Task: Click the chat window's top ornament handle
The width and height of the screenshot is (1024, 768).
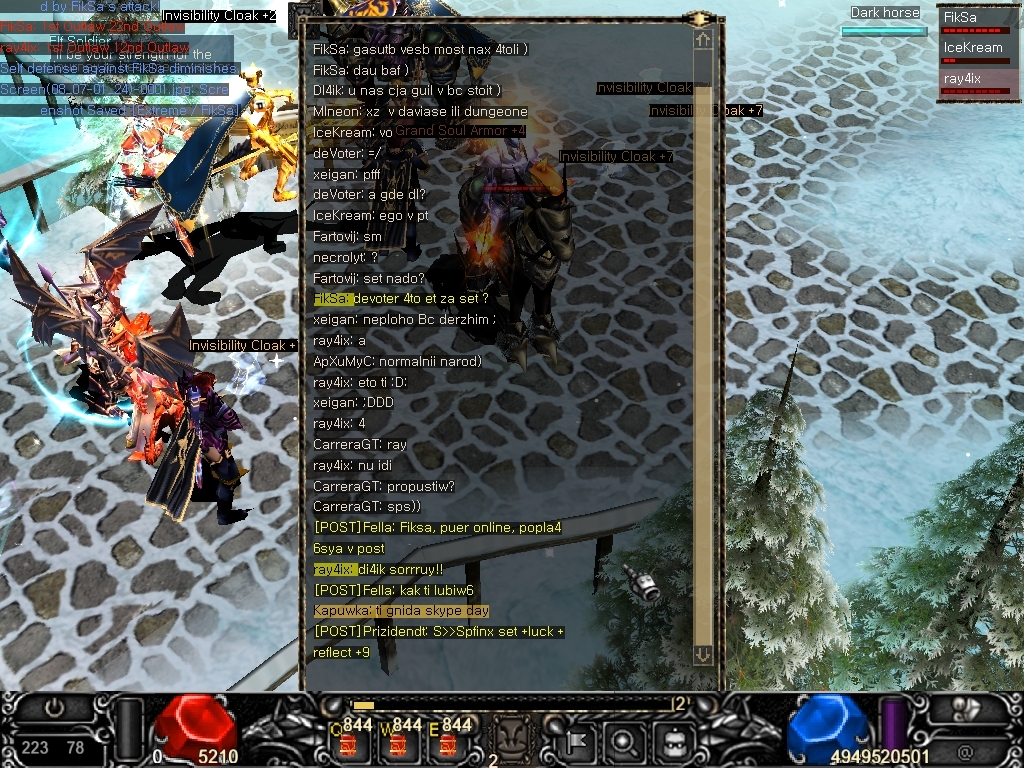Action: (699, 18)
